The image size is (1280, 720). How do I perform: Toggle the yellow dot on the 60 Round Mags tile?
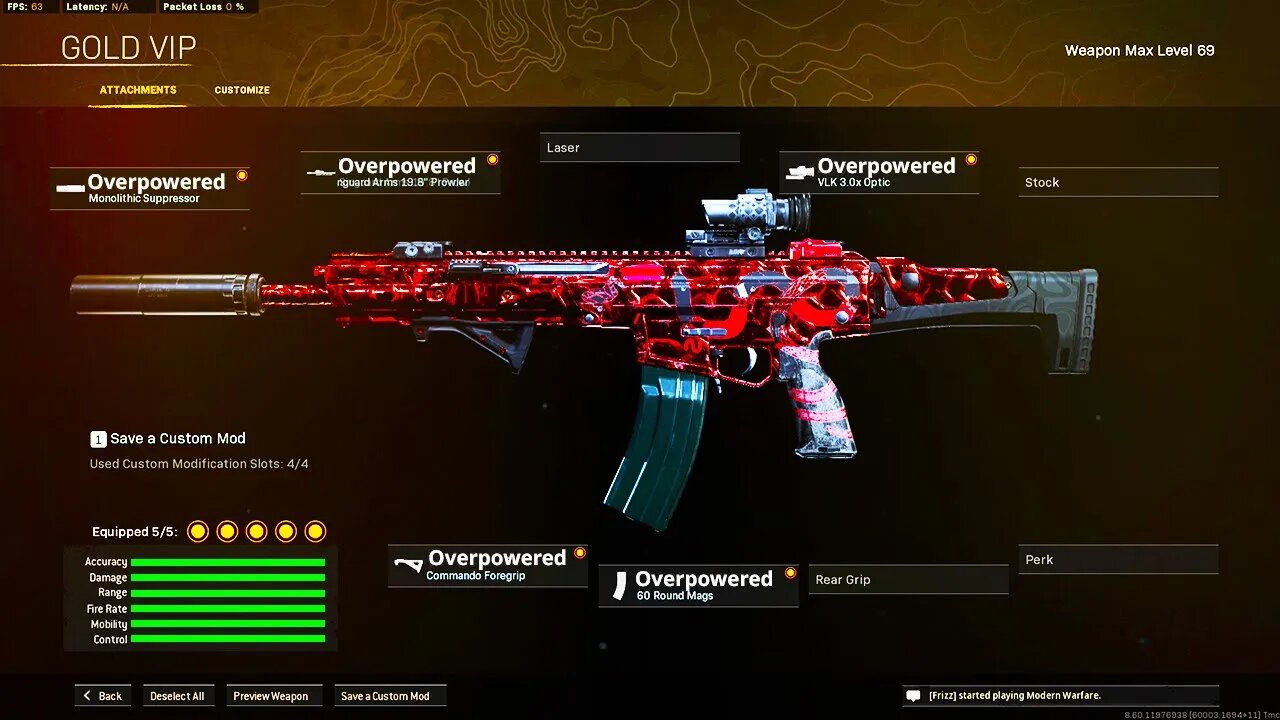pyautogui.click(x=789, y=572)
